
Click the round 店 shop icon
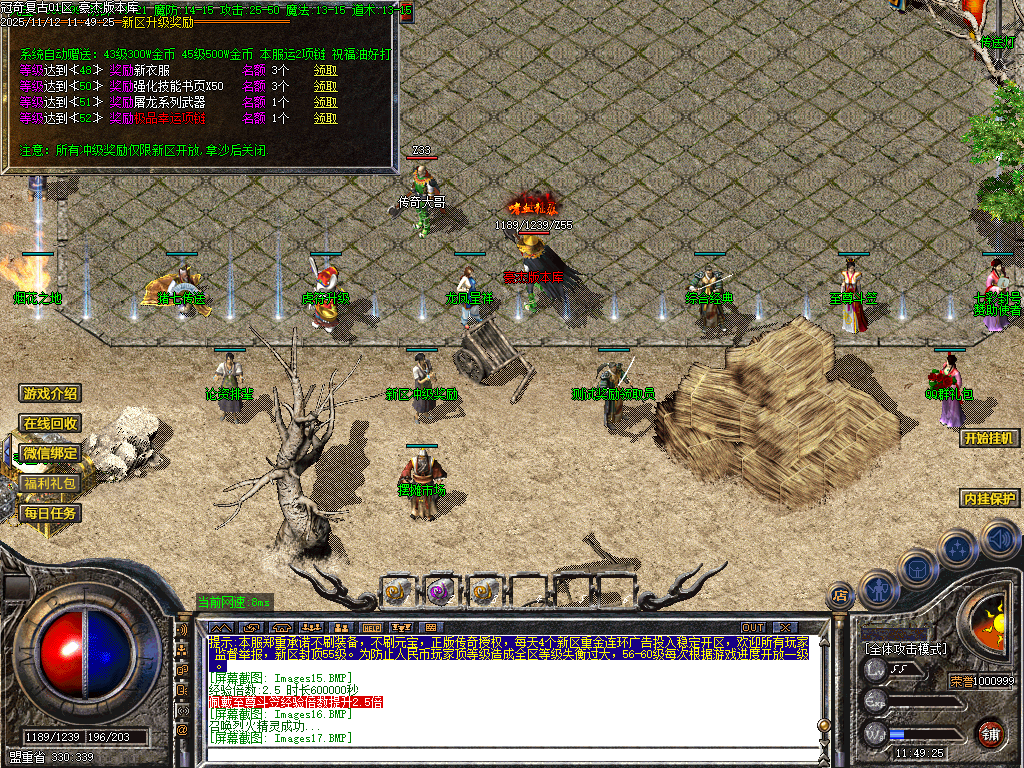pyautogui.click(x=840, y=597)
